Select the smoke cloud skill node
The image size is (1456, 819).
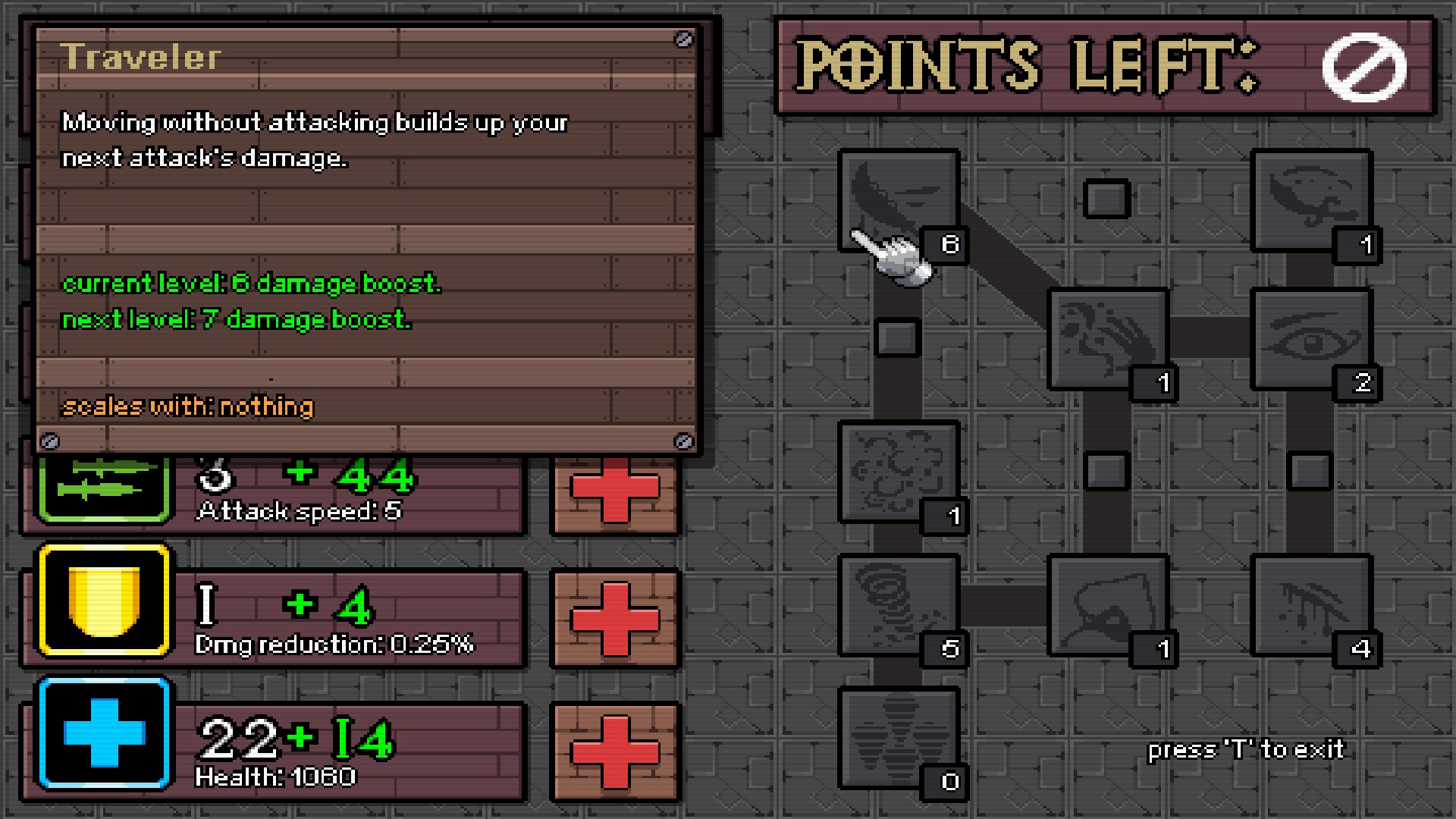[899, 472]
